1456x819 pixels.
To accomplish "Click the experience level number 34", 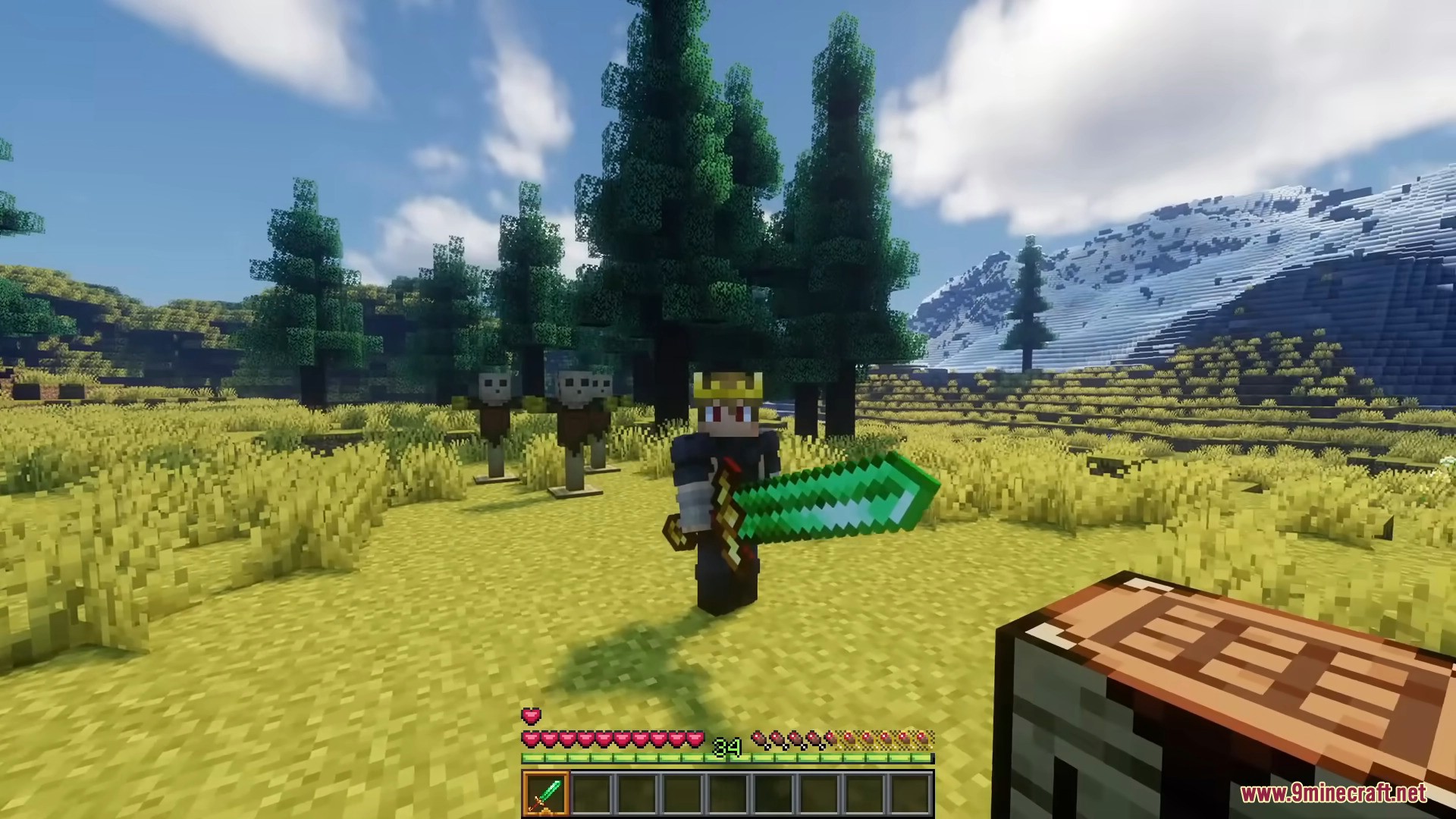I will 726,748.
